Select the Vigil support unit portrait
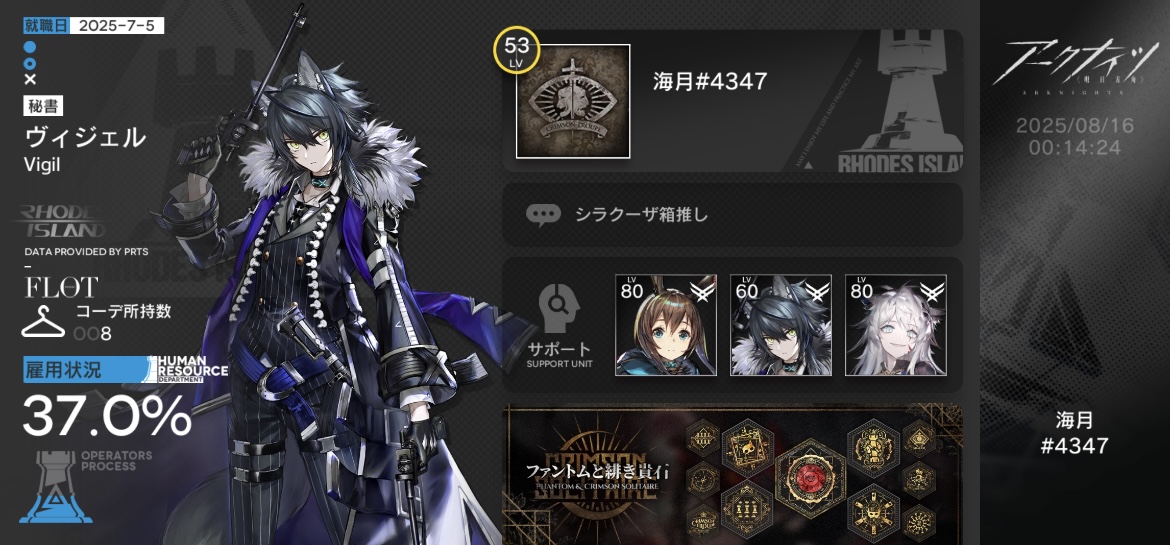1170x545 pixels. point(780,325)
